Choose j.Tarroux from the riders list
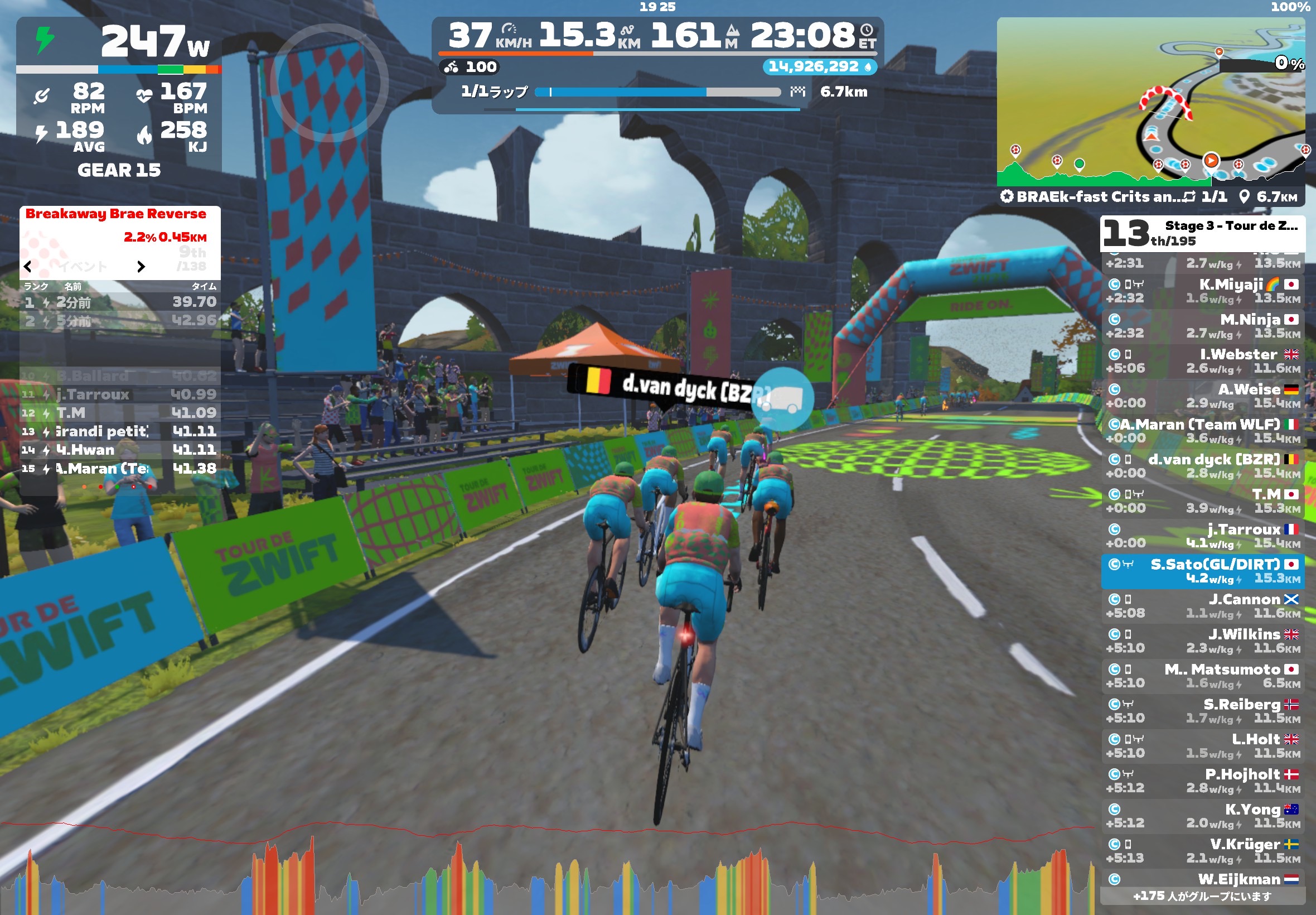The image size is (1316, 915). [x=1202, y=536]
